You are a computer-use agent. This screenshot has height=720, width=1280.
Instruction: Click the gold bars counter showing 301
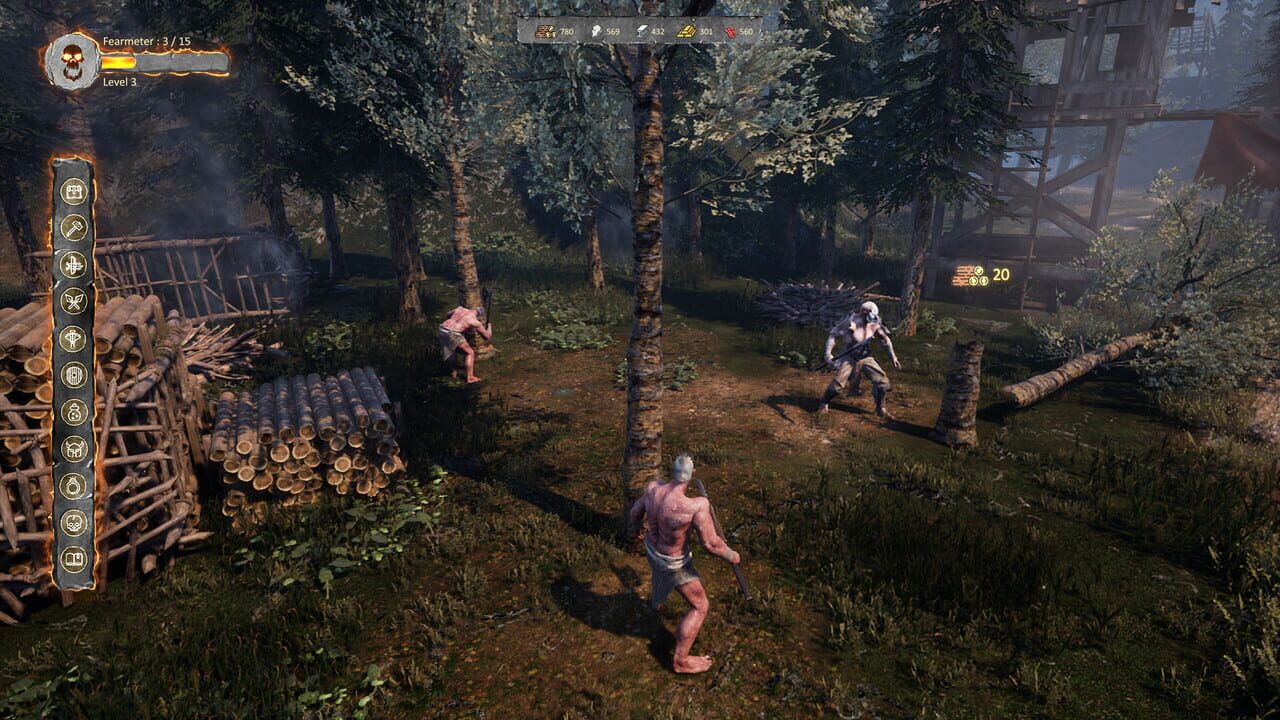(x=708, y=32)
